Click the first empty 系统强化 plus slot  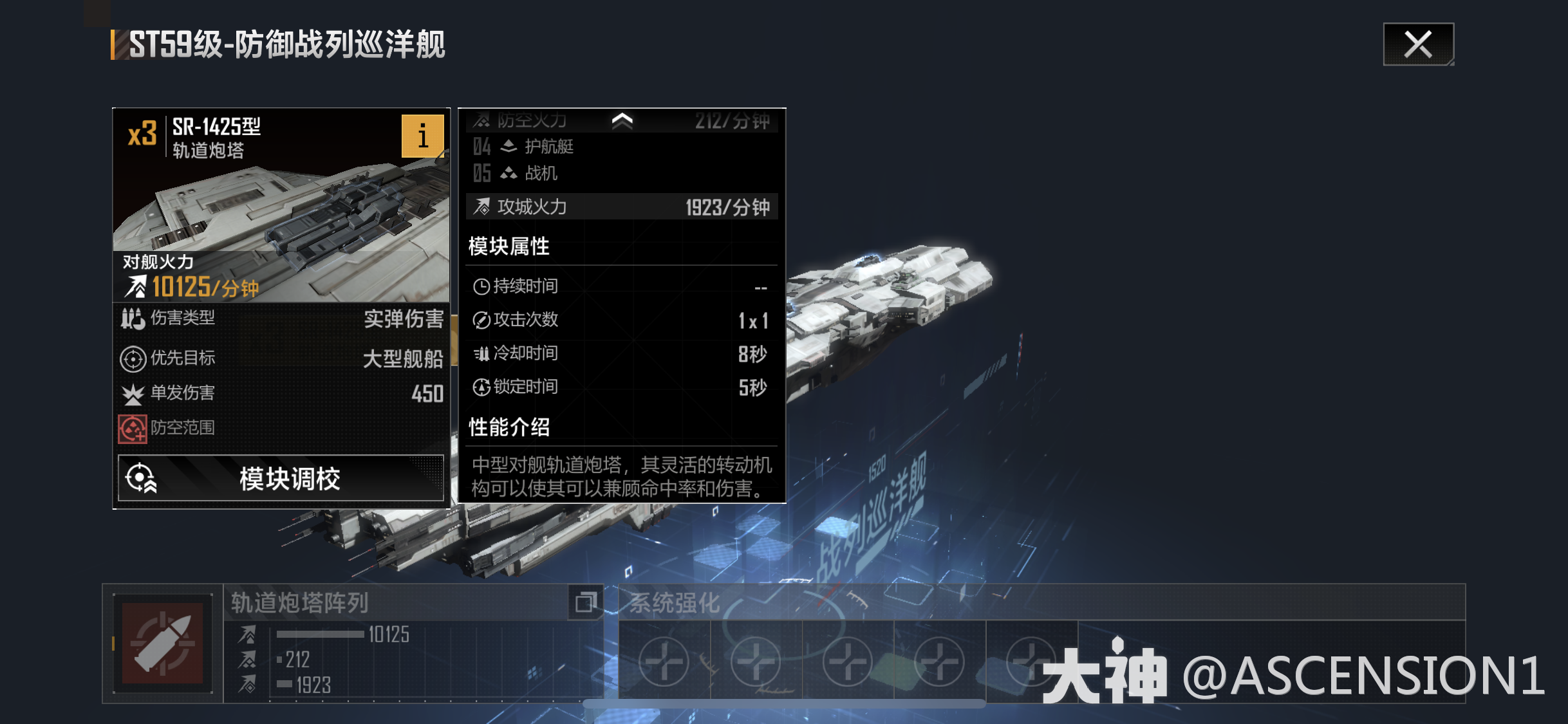(664, 660)
